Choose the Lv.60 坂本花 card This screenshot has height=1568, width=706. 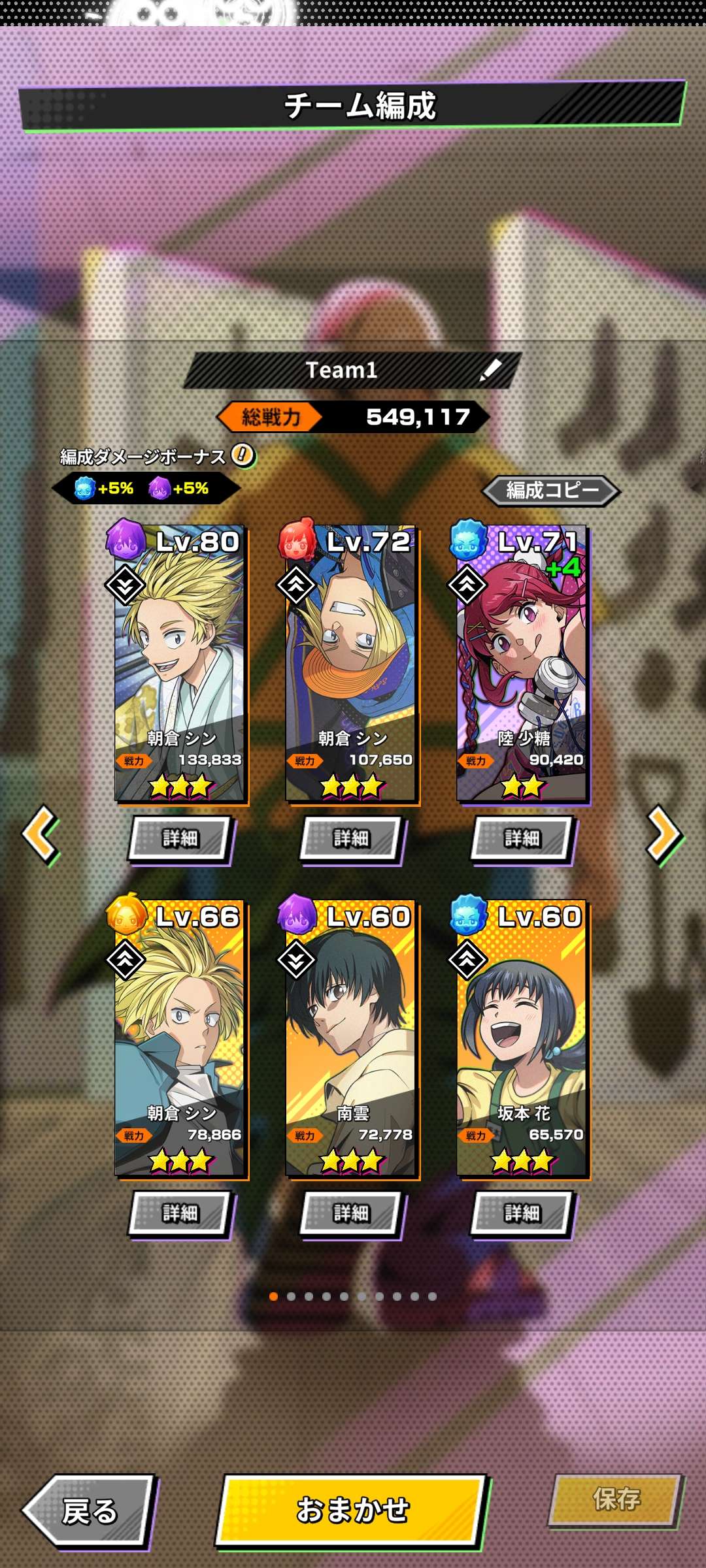click(x=523, y=1039)
